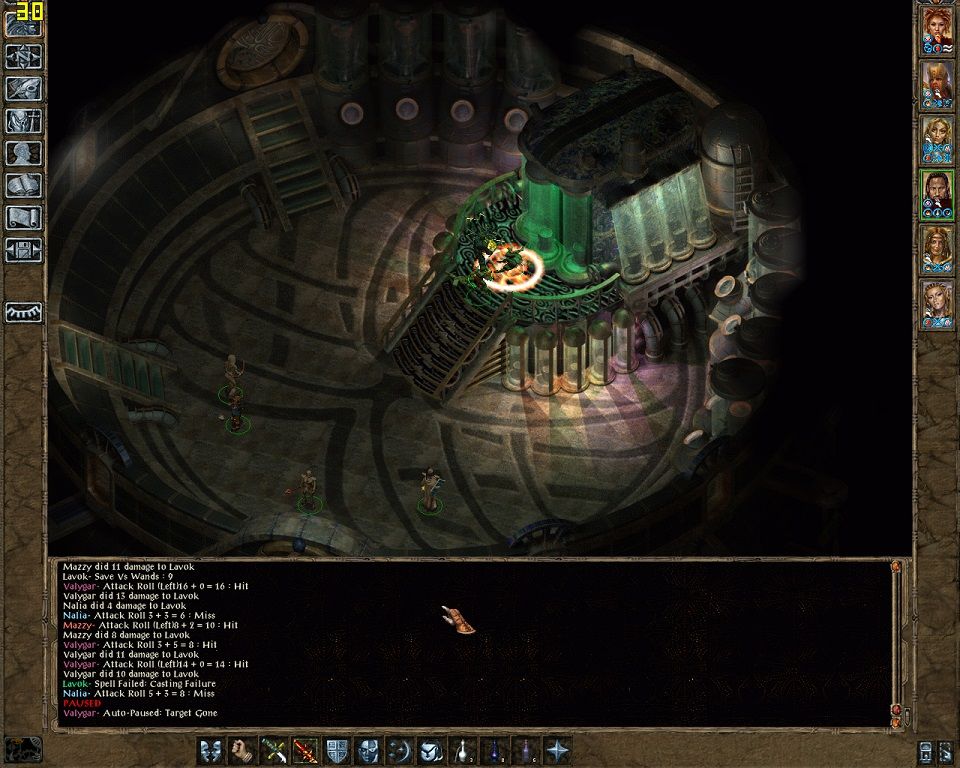The height and width of the screenshot is (768, 960).
Task: Open the priest scroll button
Action: click(x=23, y=217)
